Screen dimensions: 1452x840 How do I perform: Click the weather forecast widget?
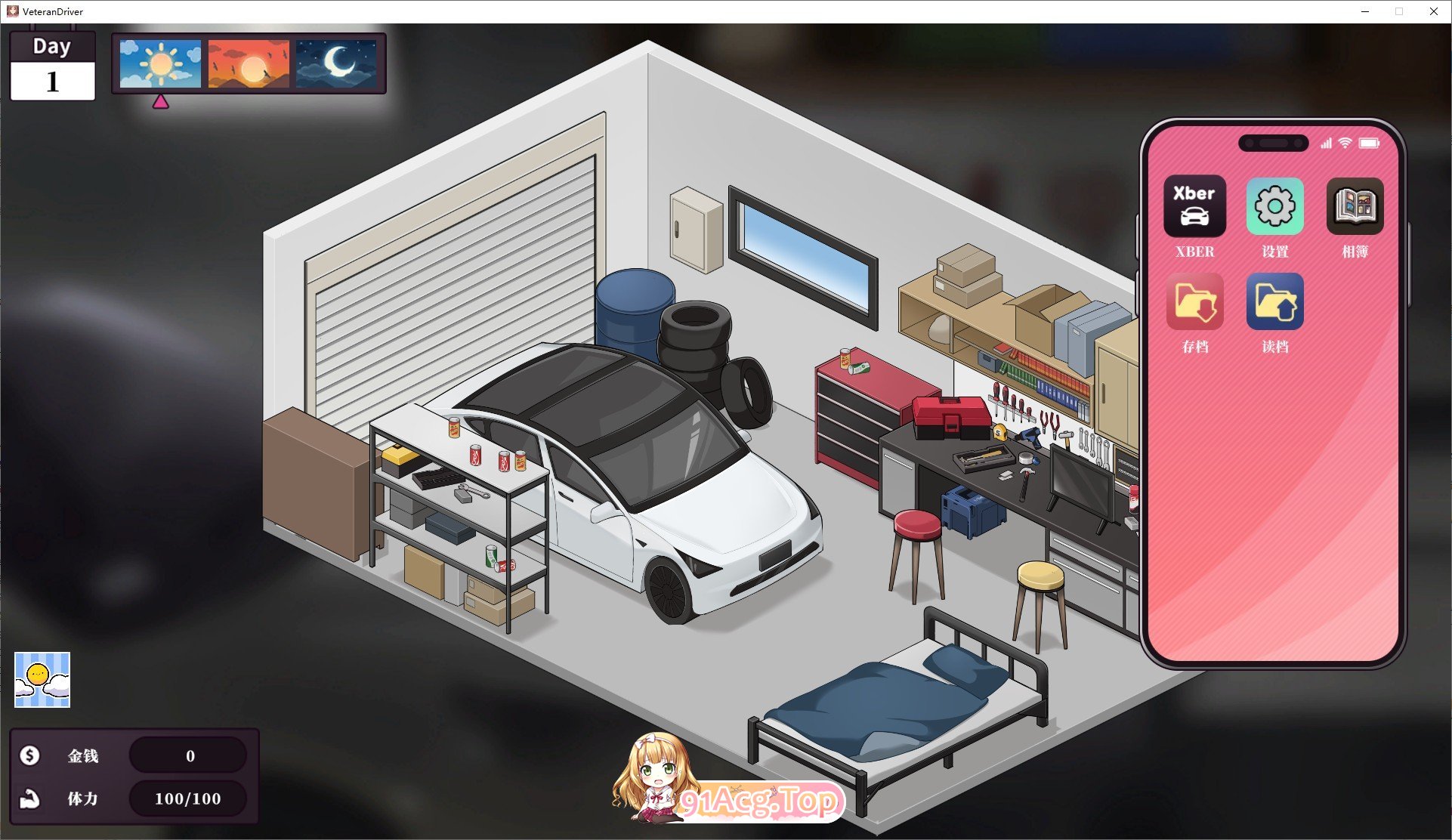coord(41,679)
